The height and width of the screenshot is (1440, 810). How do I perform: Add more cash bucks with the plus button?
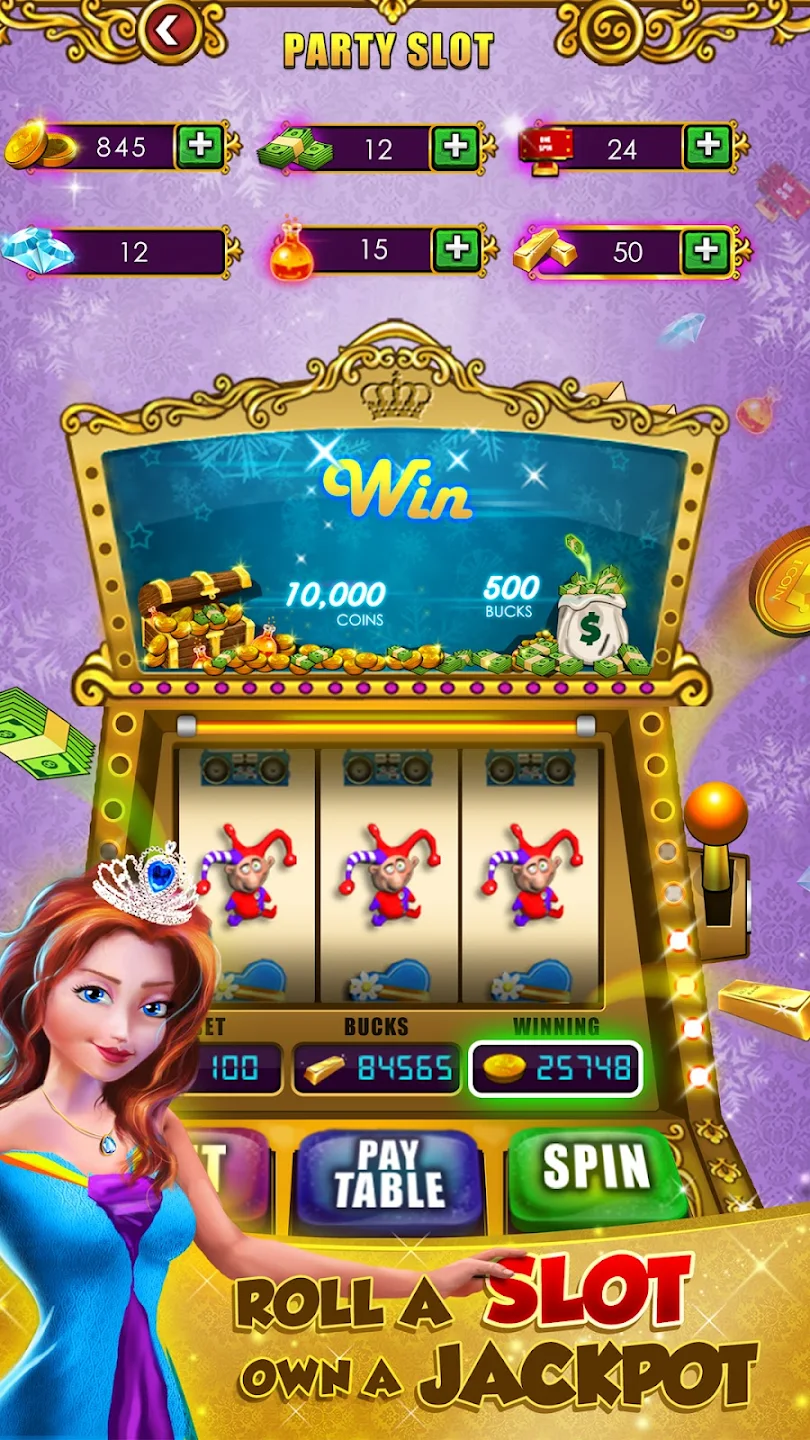(455, 148)
